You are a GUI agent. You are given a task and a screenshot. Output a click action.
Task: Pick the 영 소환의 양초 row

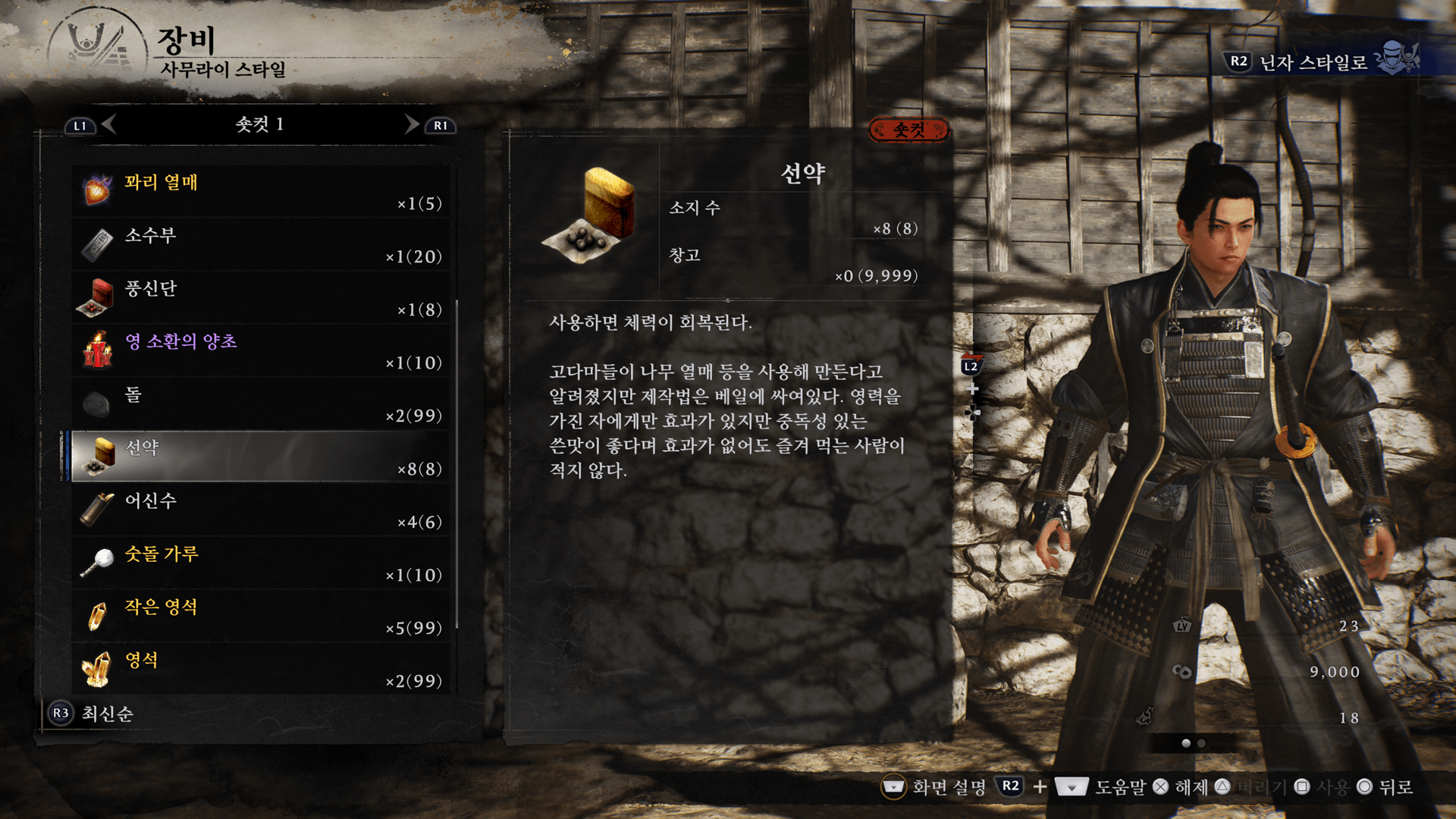261,350
